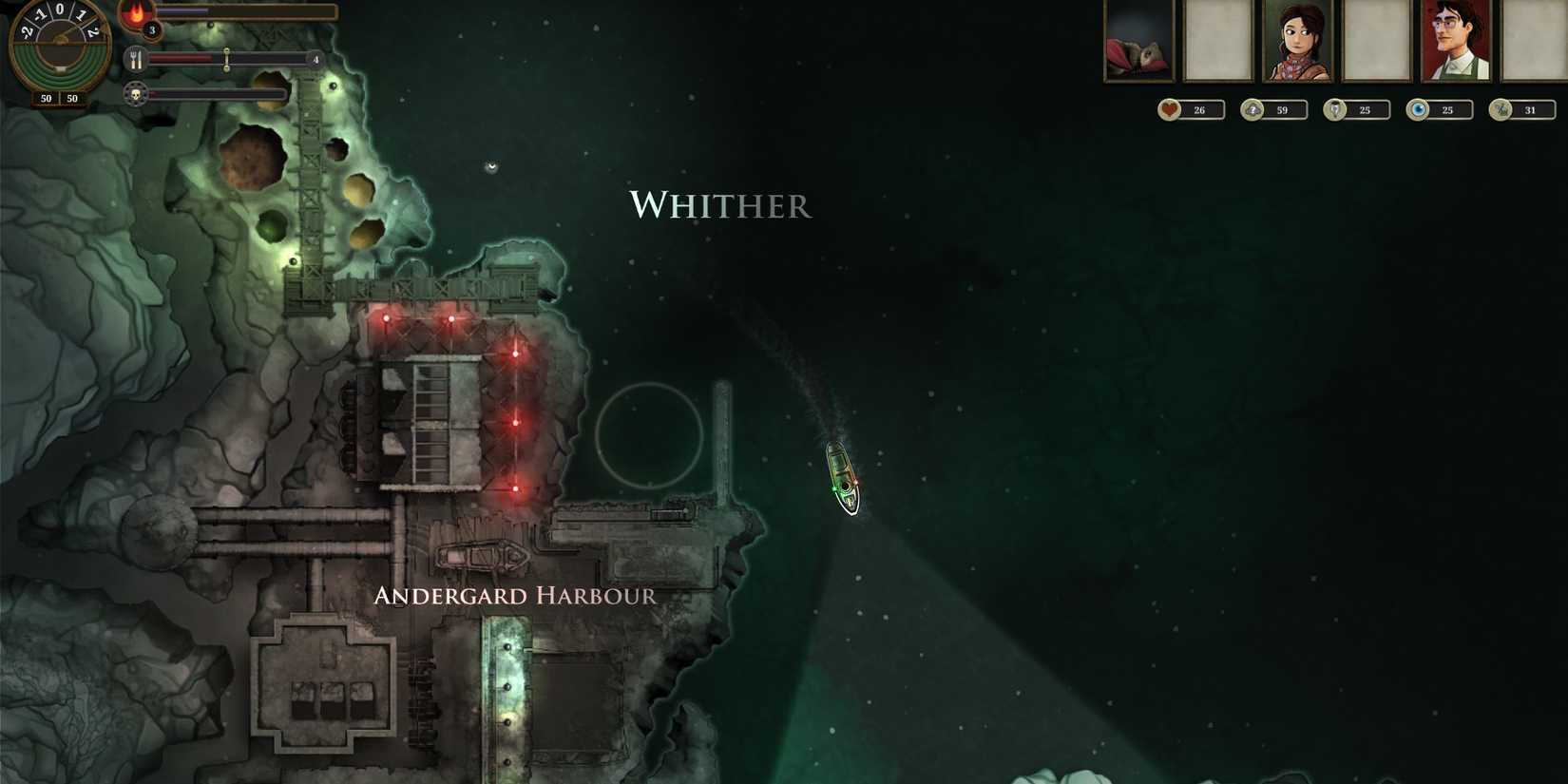Click the lantern resource icon showing 25
The width and height of the screenshot is (1568, 784).
coord(1335,109)
